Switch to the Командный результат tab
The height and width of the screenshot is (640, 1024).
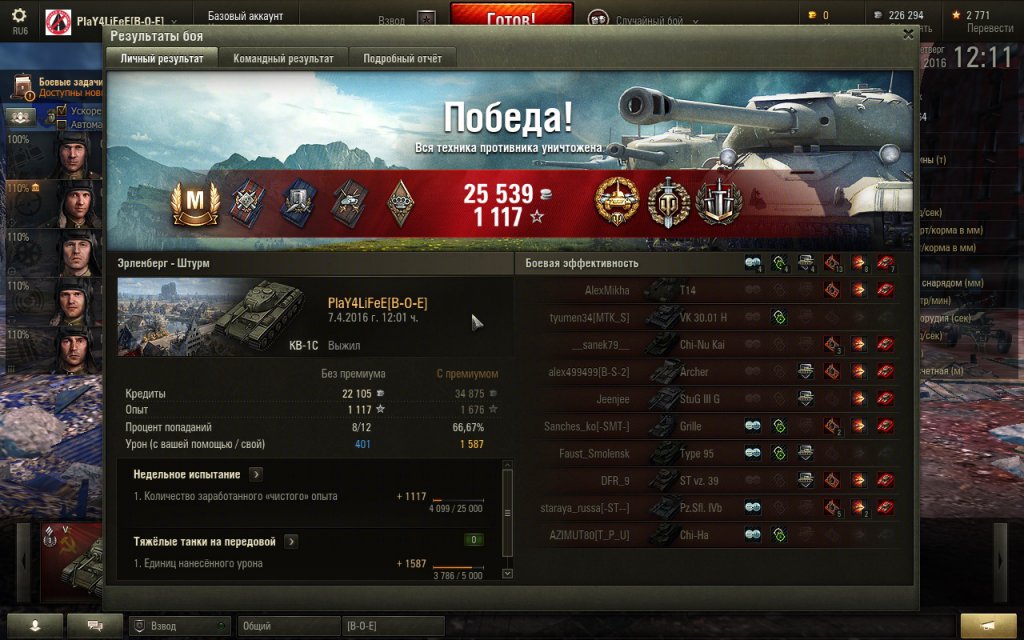point(283,59)
